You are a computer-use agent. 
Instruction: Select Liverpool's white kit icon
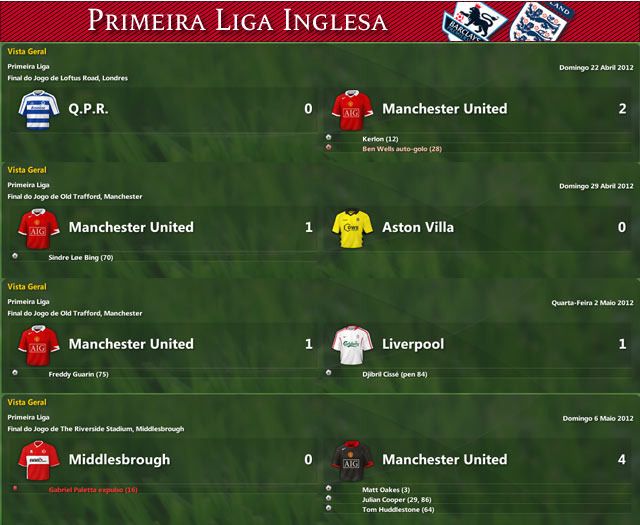point(351,344)
